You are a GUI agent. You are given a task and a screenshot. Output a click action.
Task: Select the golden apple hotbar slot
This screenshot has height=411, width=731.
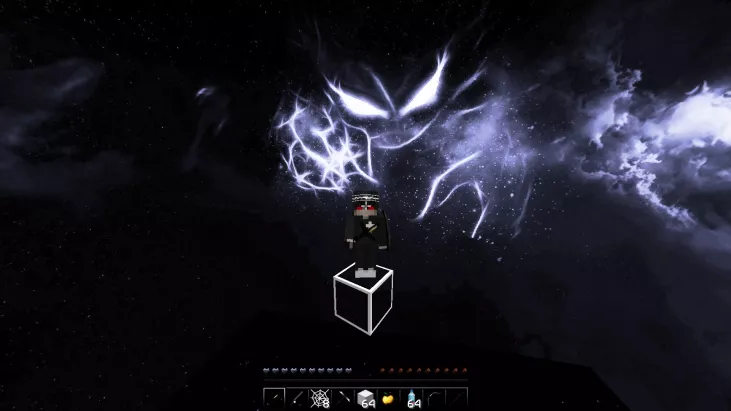[388, 398]
